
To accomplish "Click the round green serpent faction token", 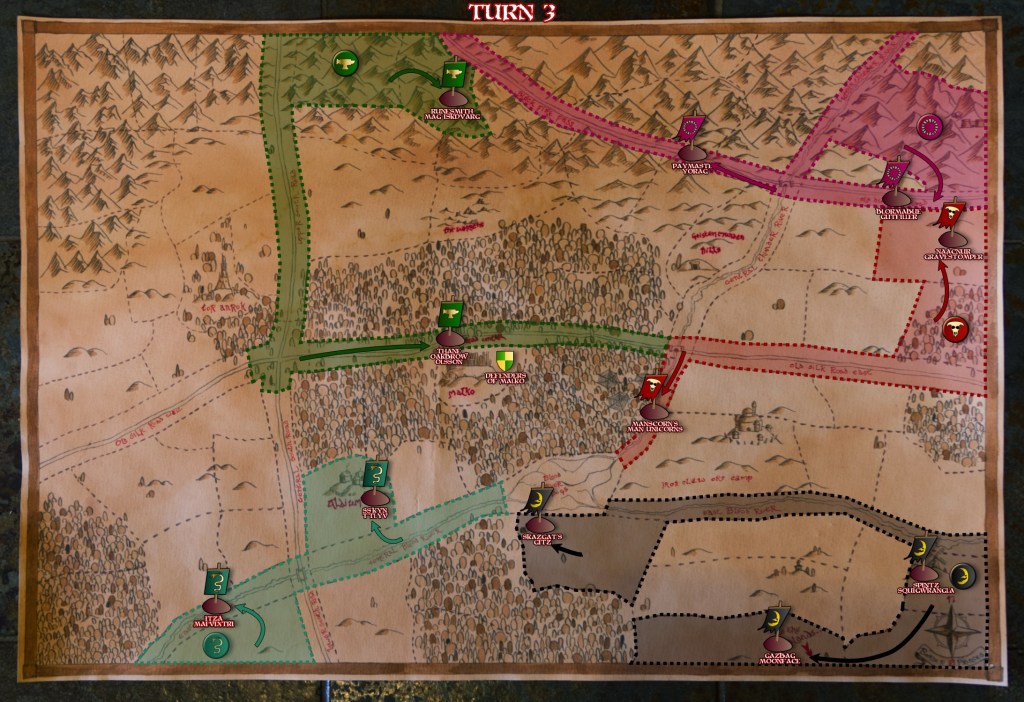I will point(214,645).
